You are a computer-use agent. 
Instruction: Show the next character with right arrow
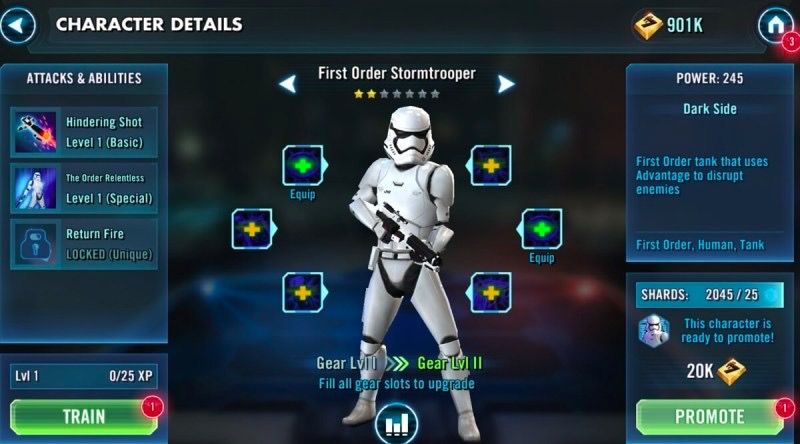point(506,84)
